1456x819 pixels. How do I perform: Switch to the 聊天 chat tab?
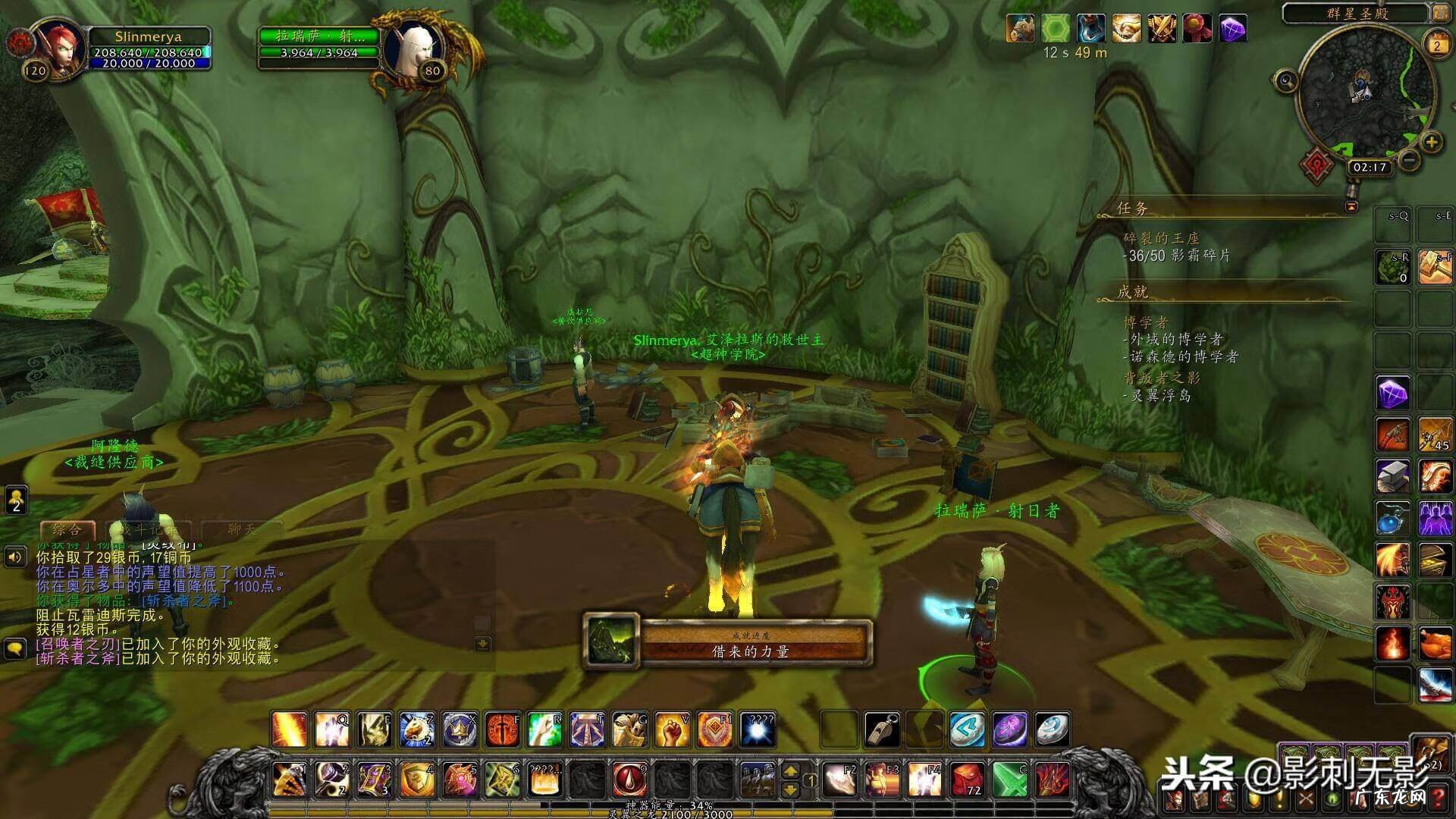point(243,529)
